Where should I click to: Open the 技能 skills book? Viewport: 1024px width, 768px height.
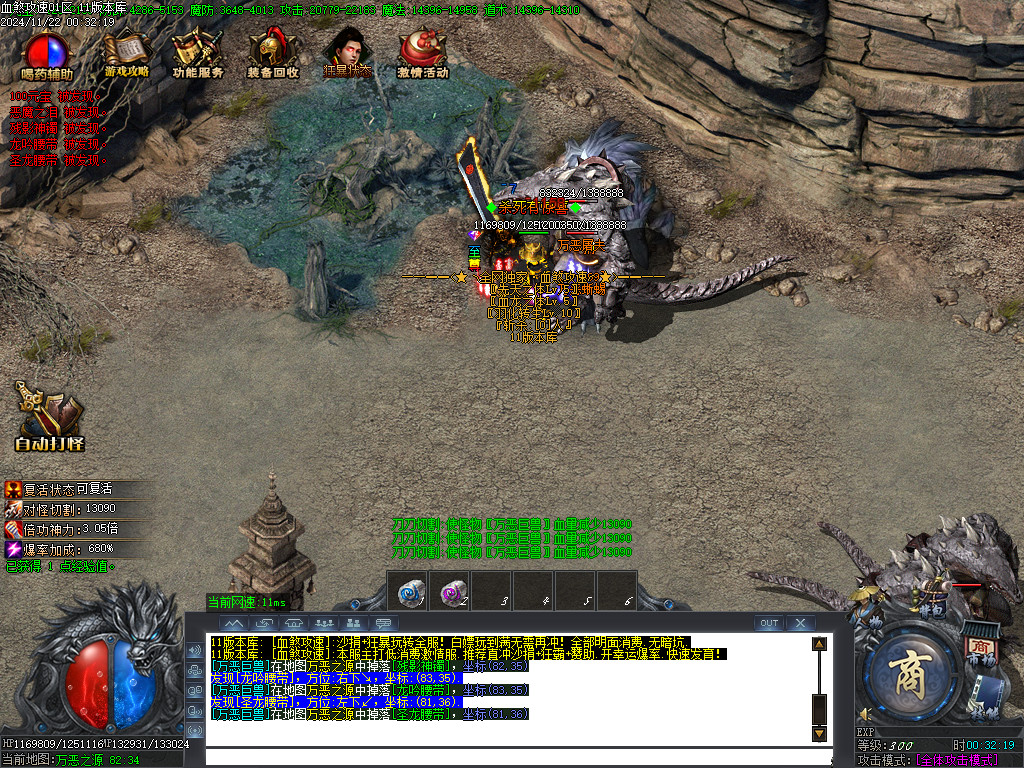[987, 696]
